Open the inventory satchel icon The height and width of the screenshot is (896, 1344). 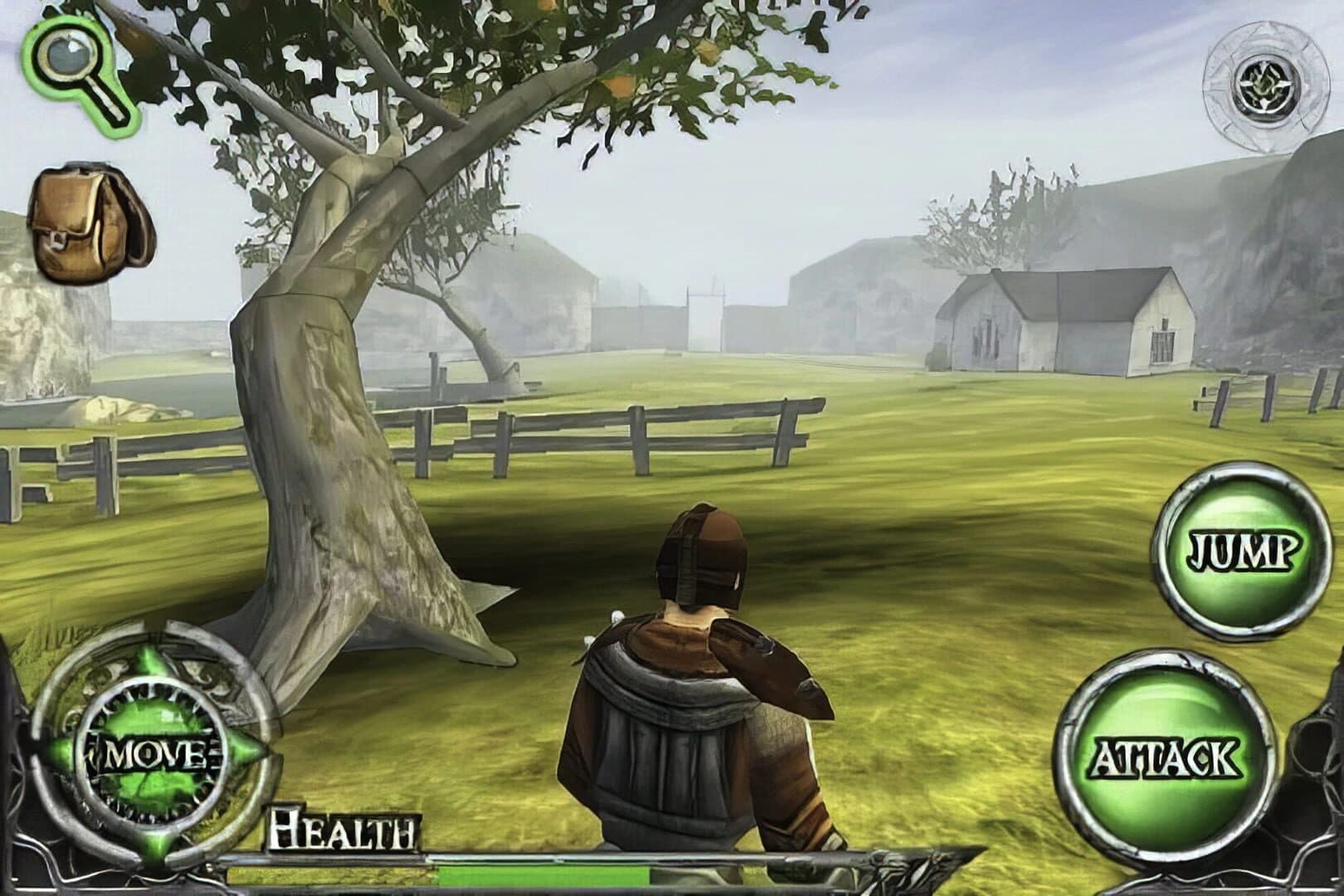(87, 220)
